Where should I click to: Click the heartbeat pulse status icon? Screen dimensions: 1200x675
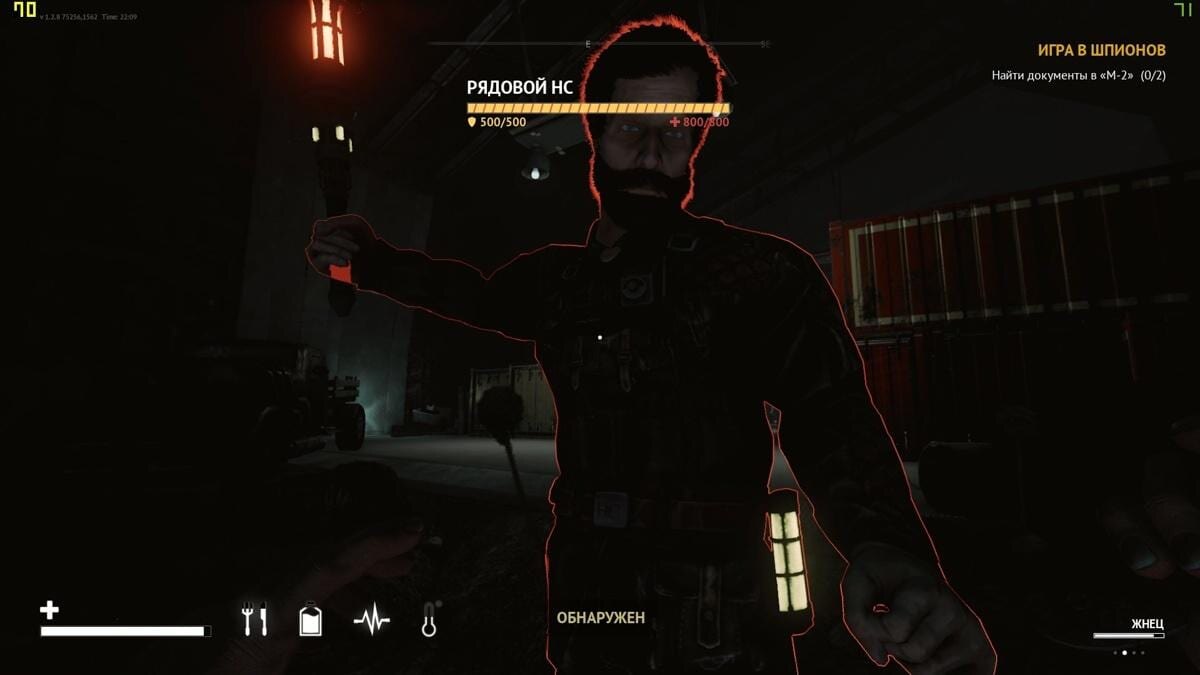pyautogui.click(x=371, y=622)
